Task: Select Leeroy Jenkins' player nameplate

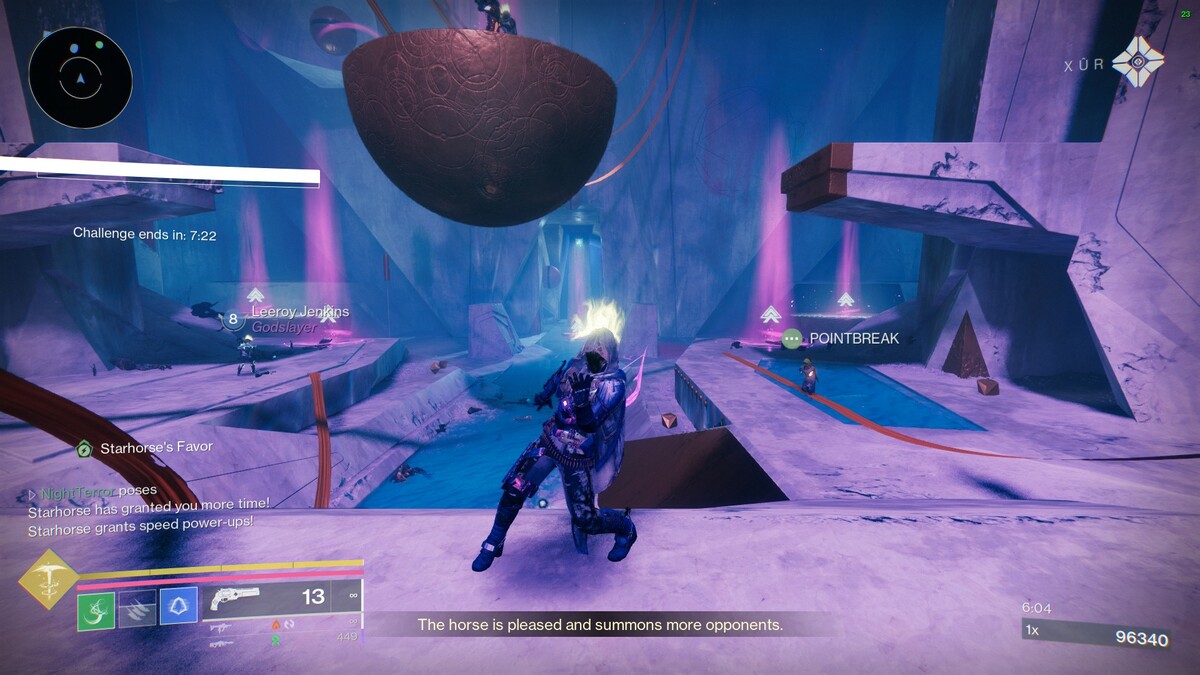Action: click(299, 312)
